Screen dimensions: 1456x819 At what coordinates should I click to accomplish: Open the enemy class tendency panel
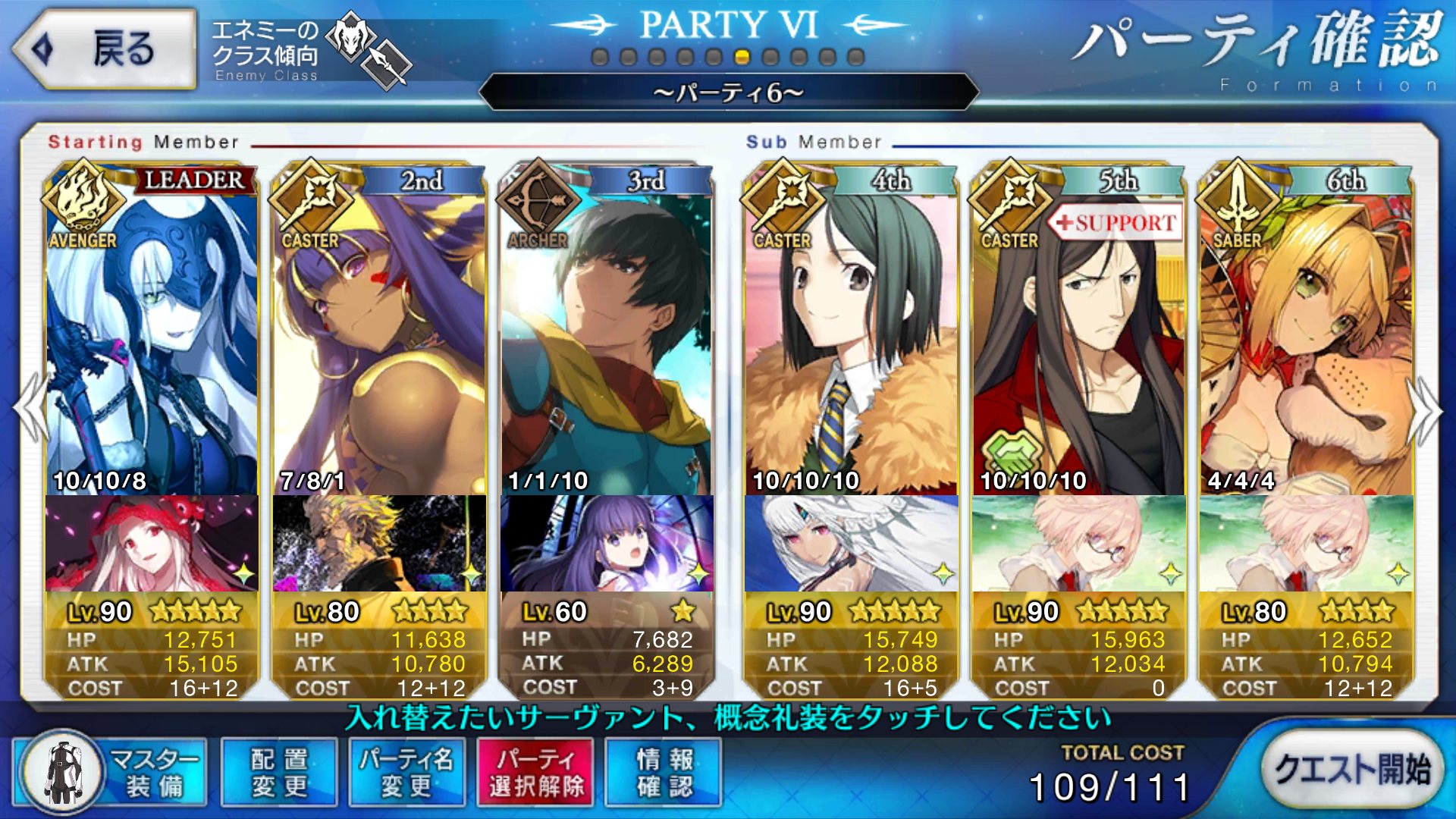click(311, 52)
